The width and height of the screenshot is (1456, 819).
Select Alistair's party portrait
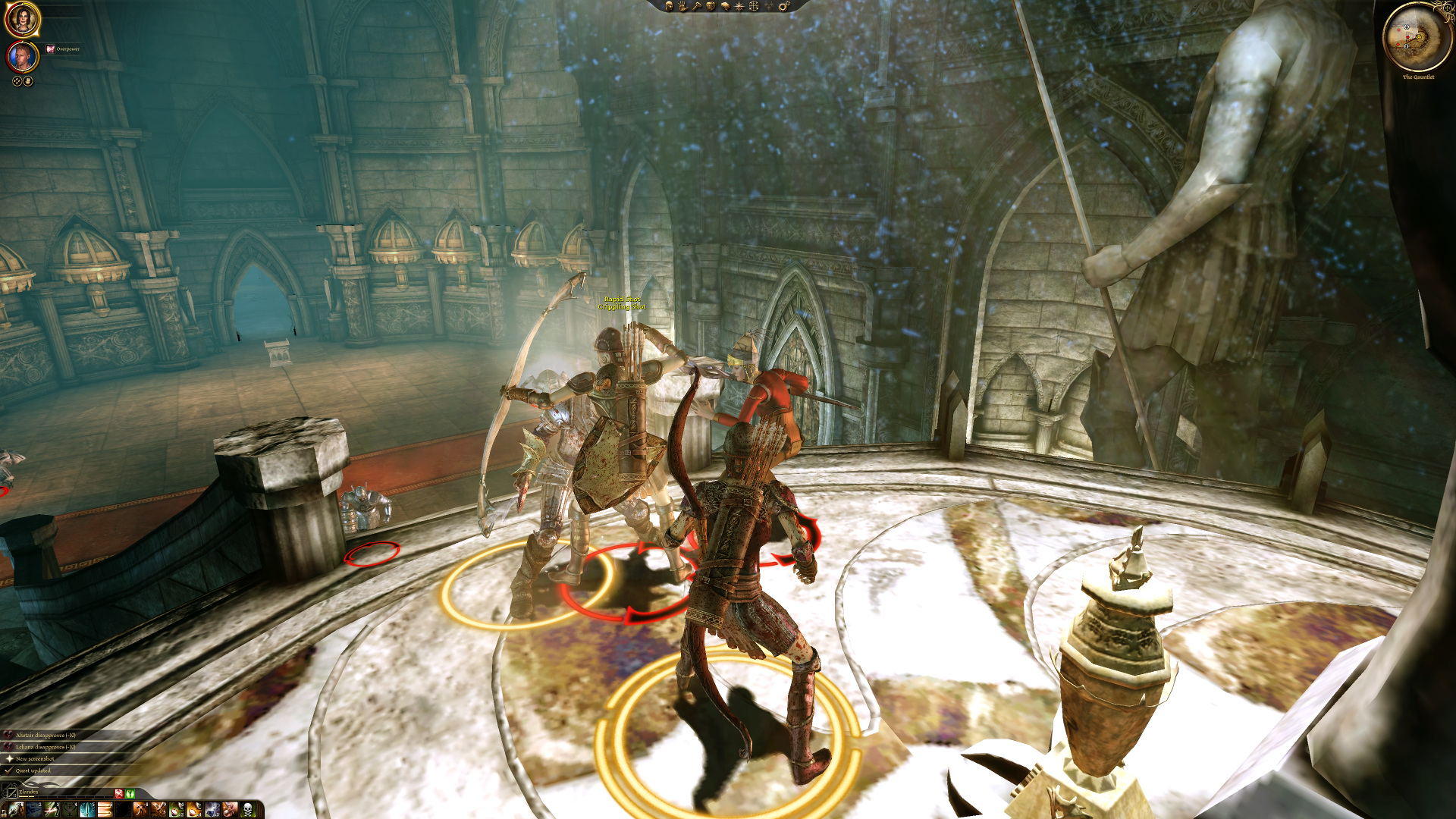pos(23,58)
